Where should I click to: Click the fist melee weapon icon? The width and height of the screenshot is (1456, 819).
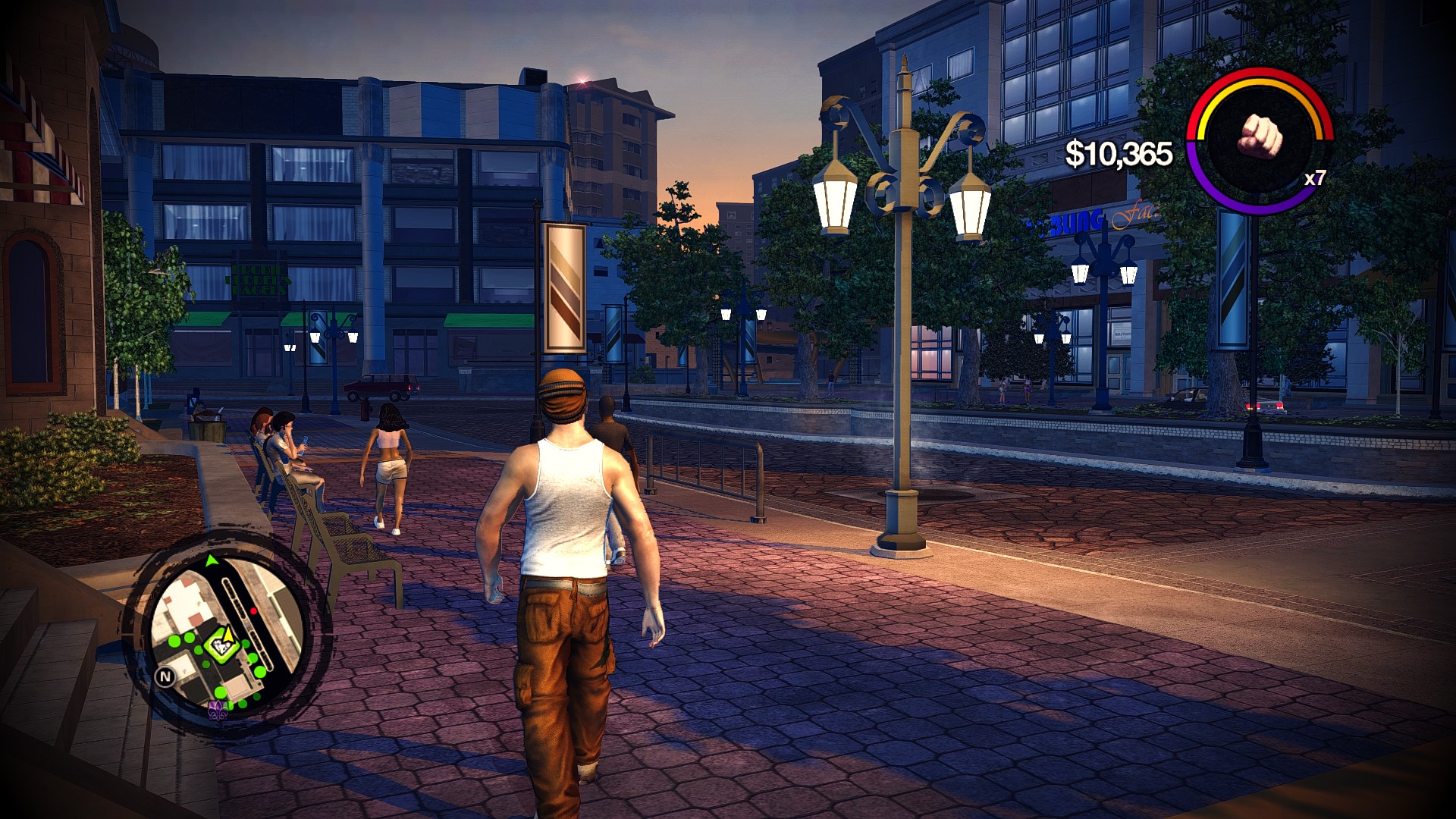(1260, 136)
